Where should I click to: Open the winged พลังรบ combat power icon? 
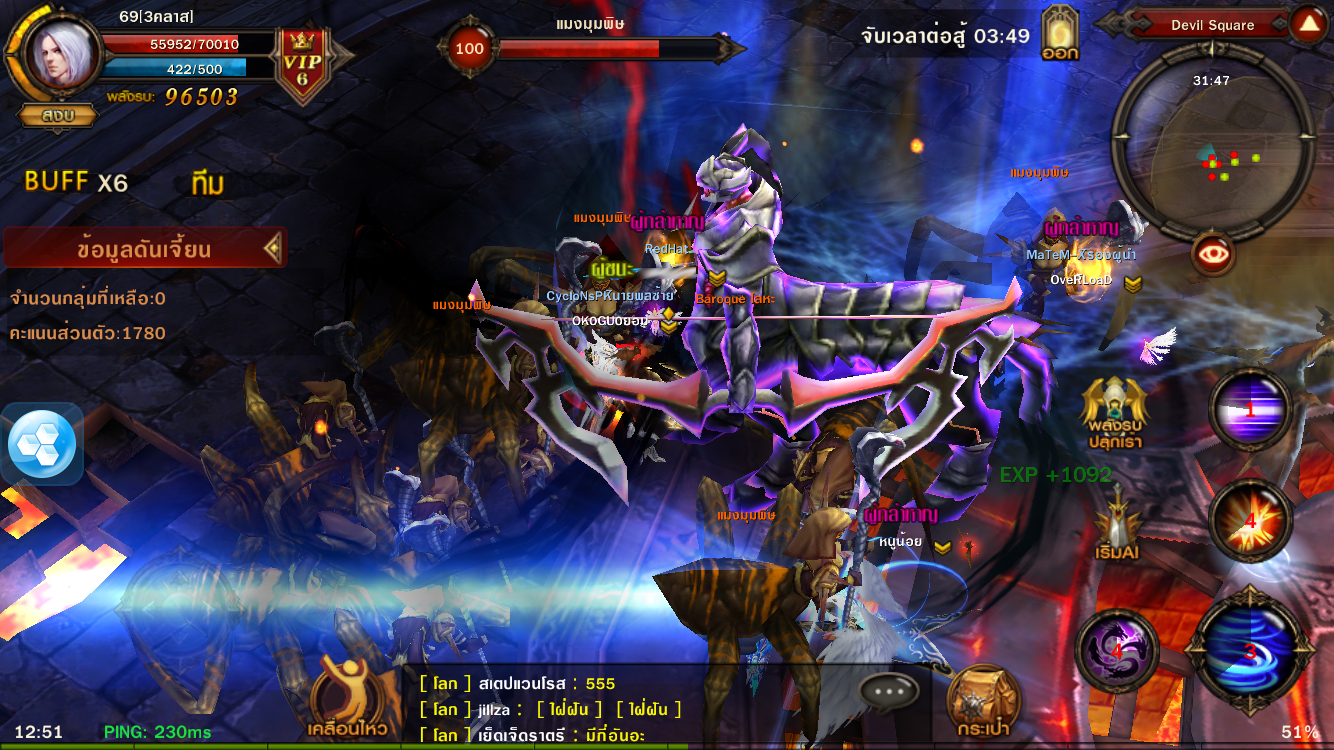(1114, 410)
